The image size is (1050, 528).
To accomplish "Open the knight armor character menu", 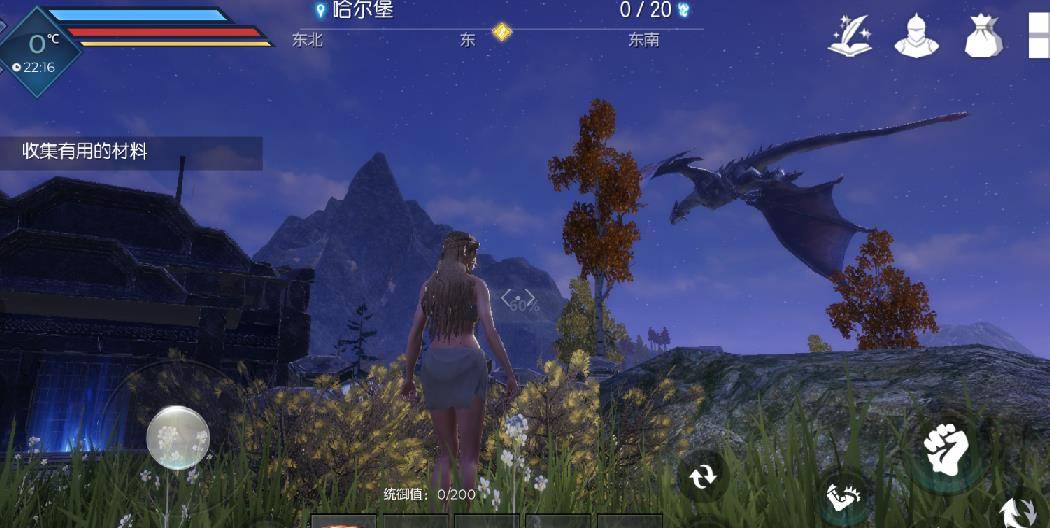I will tap(915, 36).
